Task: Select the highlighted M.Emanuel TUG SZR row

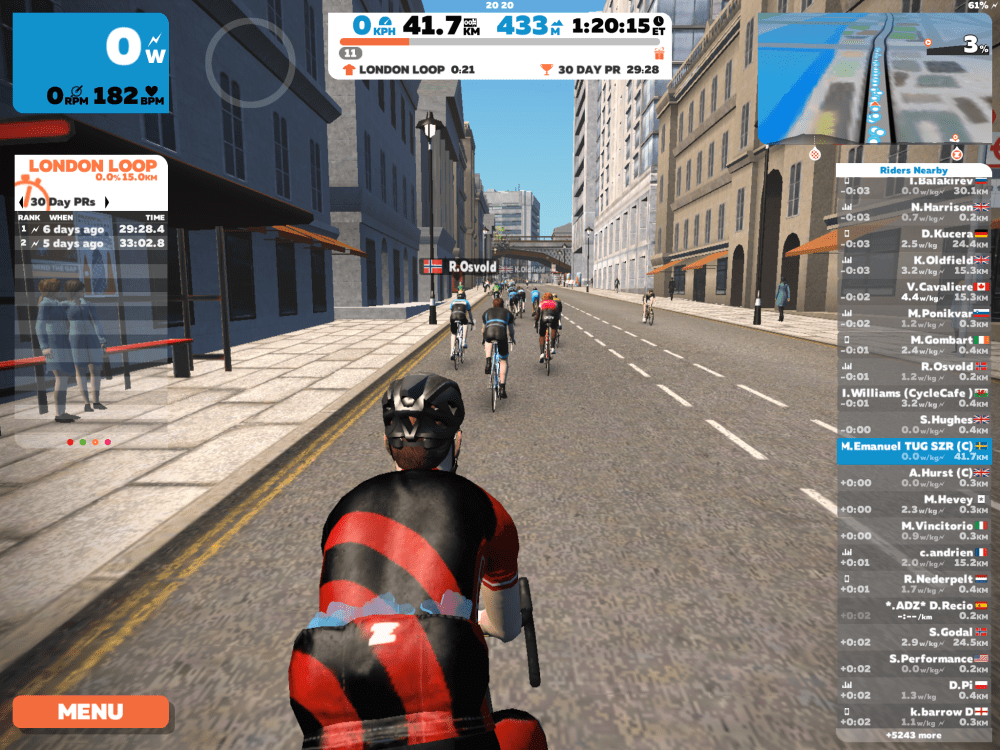Action: click(x=913, y=451)
